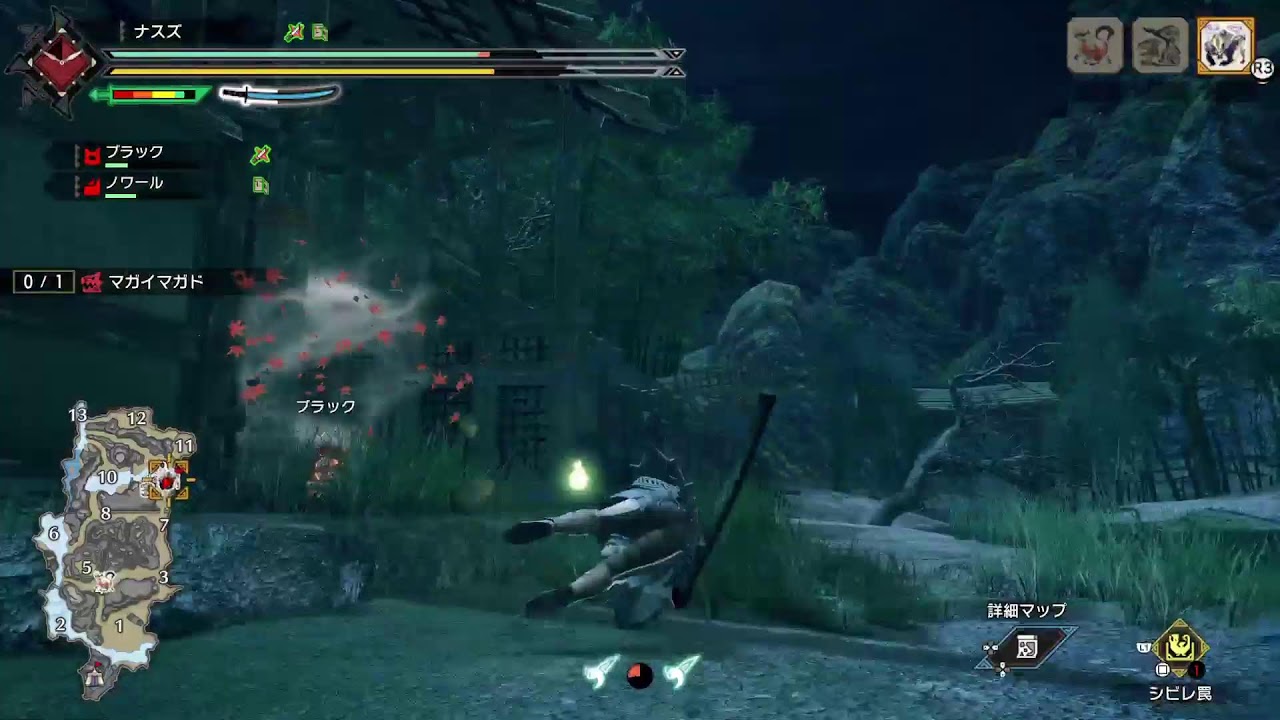
Task: Click the left wirebug icon
Action: (602, 673)
